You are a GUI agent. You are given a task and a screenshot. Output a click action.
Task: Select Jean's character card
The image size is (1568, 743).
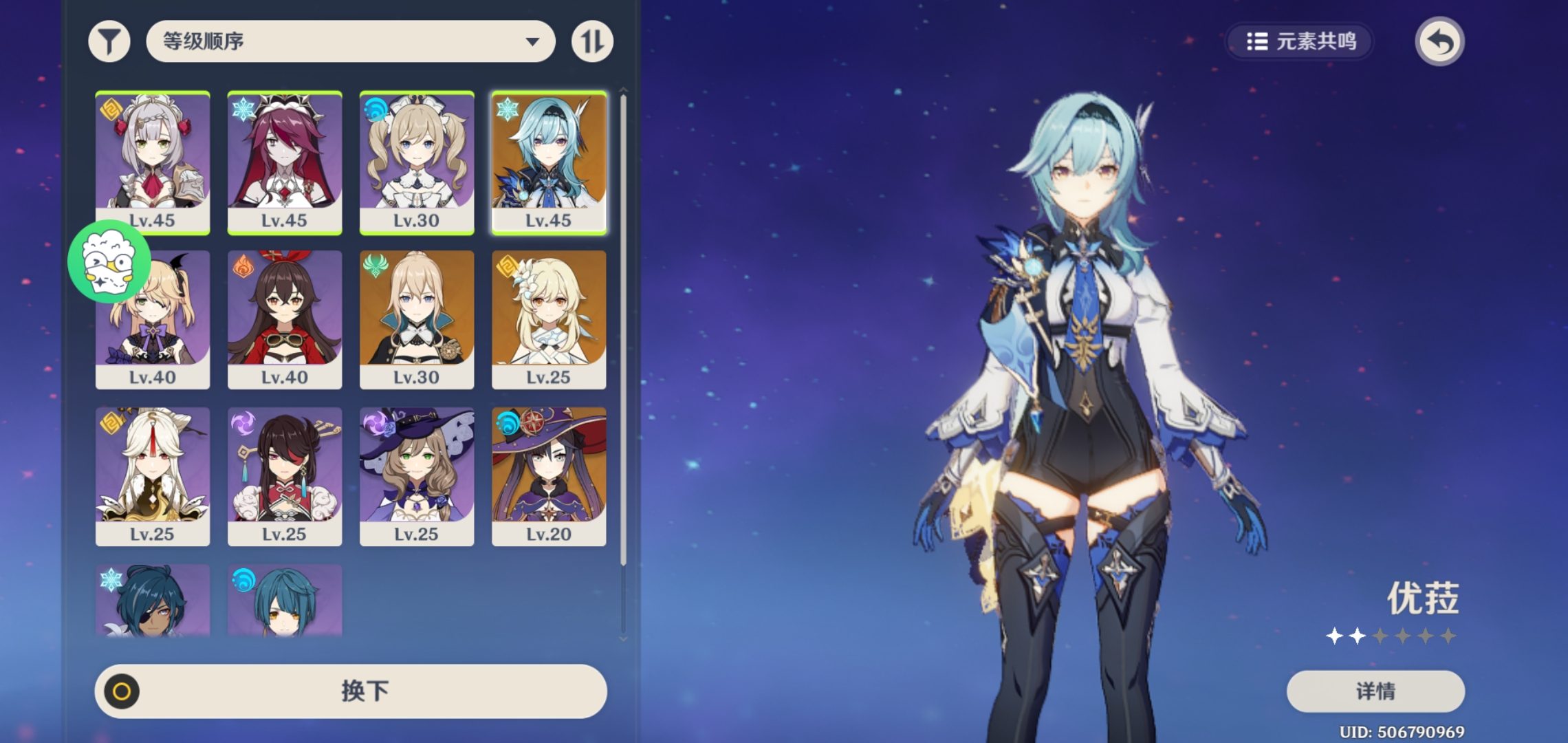[x=417, y=319]
